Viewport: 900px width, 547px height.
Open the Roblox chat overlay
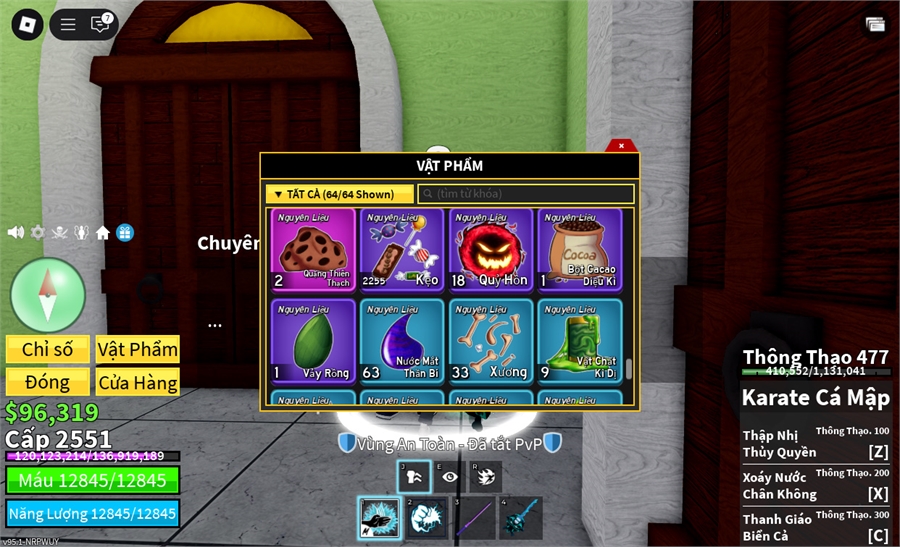100,24
